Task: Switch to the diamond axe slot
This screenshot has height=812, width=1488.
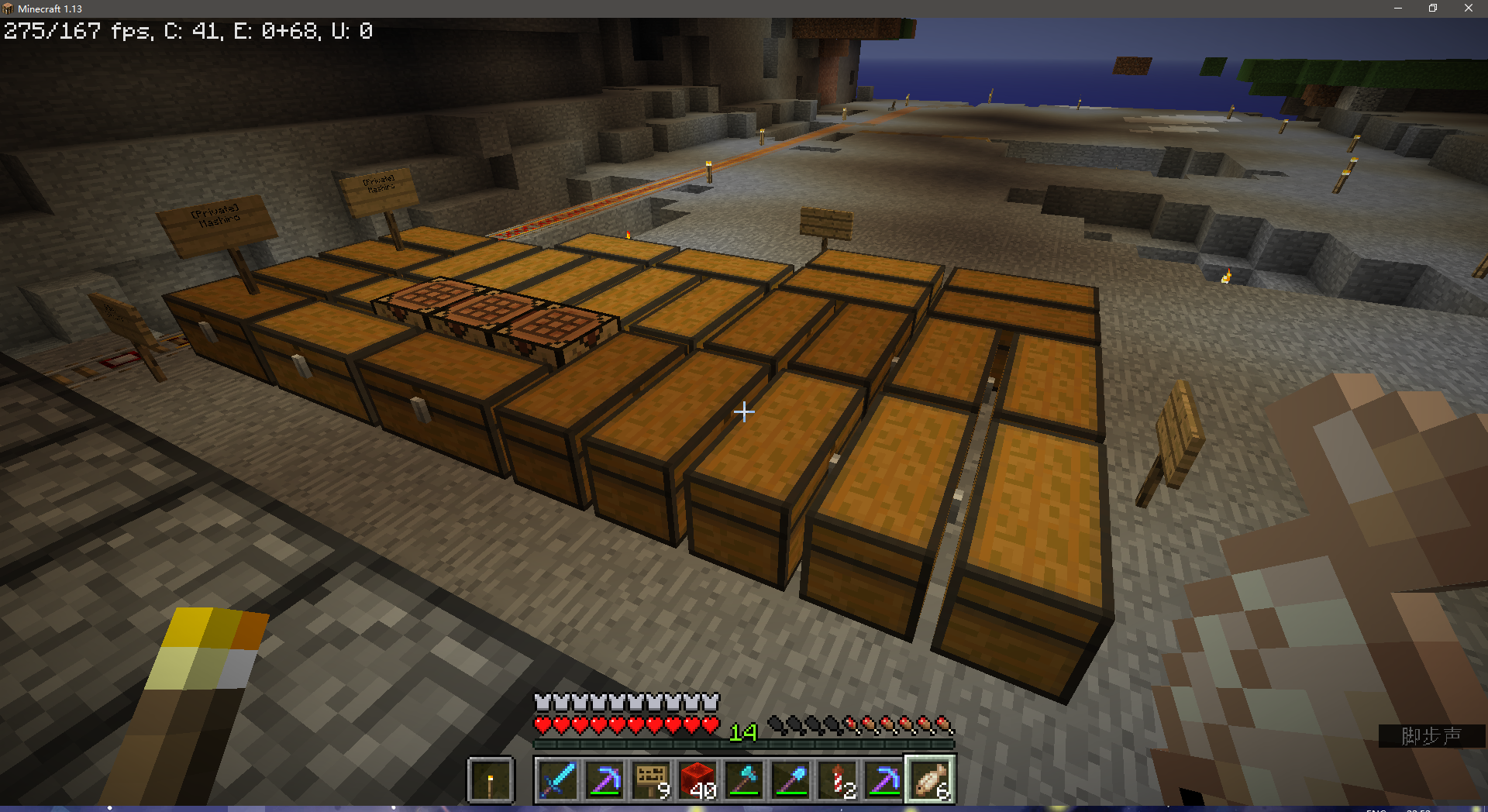Action: pos(744,779)
